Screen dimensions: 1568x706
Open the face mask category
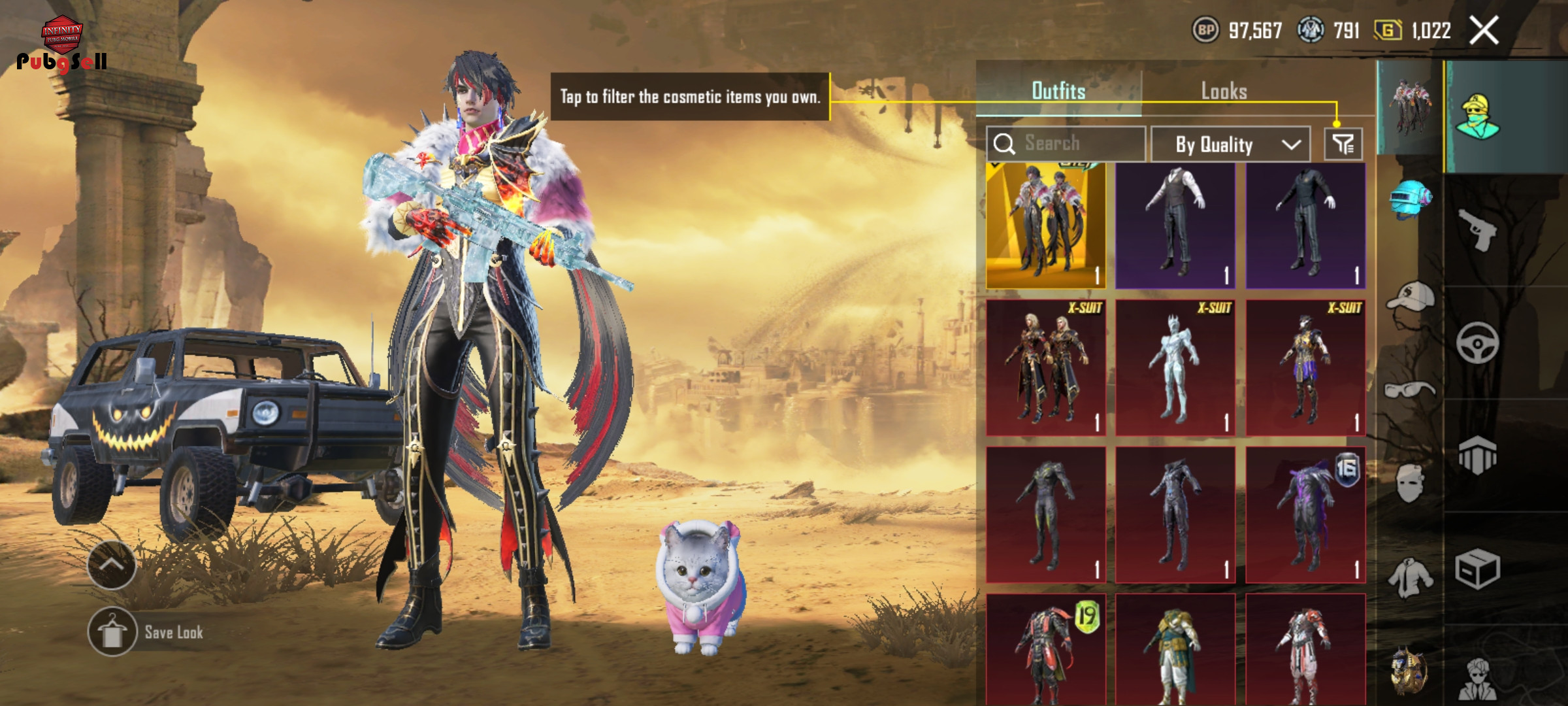[x=1410, y=484]
